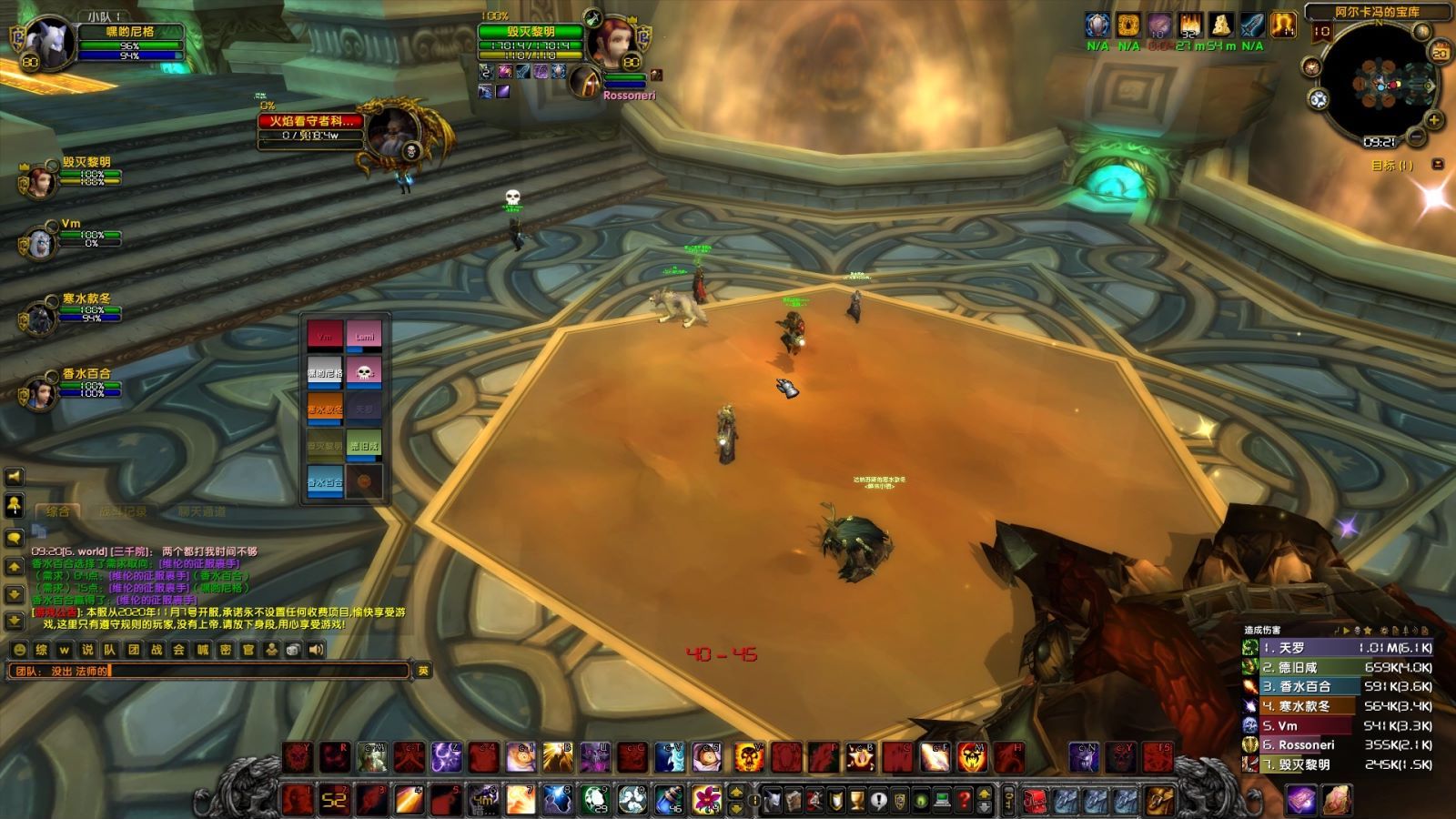Open the emoji smiley menu
The height and width of the screenshot is (819, 1456).
coord(18,650)
